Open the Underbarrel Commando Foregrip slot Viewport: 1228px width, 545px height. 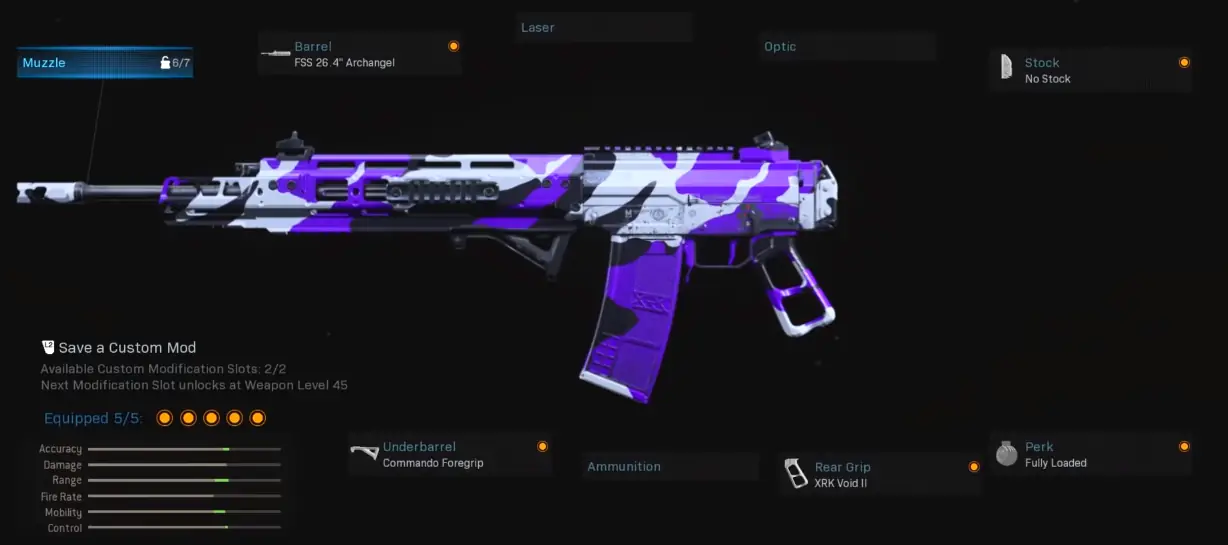449,455
